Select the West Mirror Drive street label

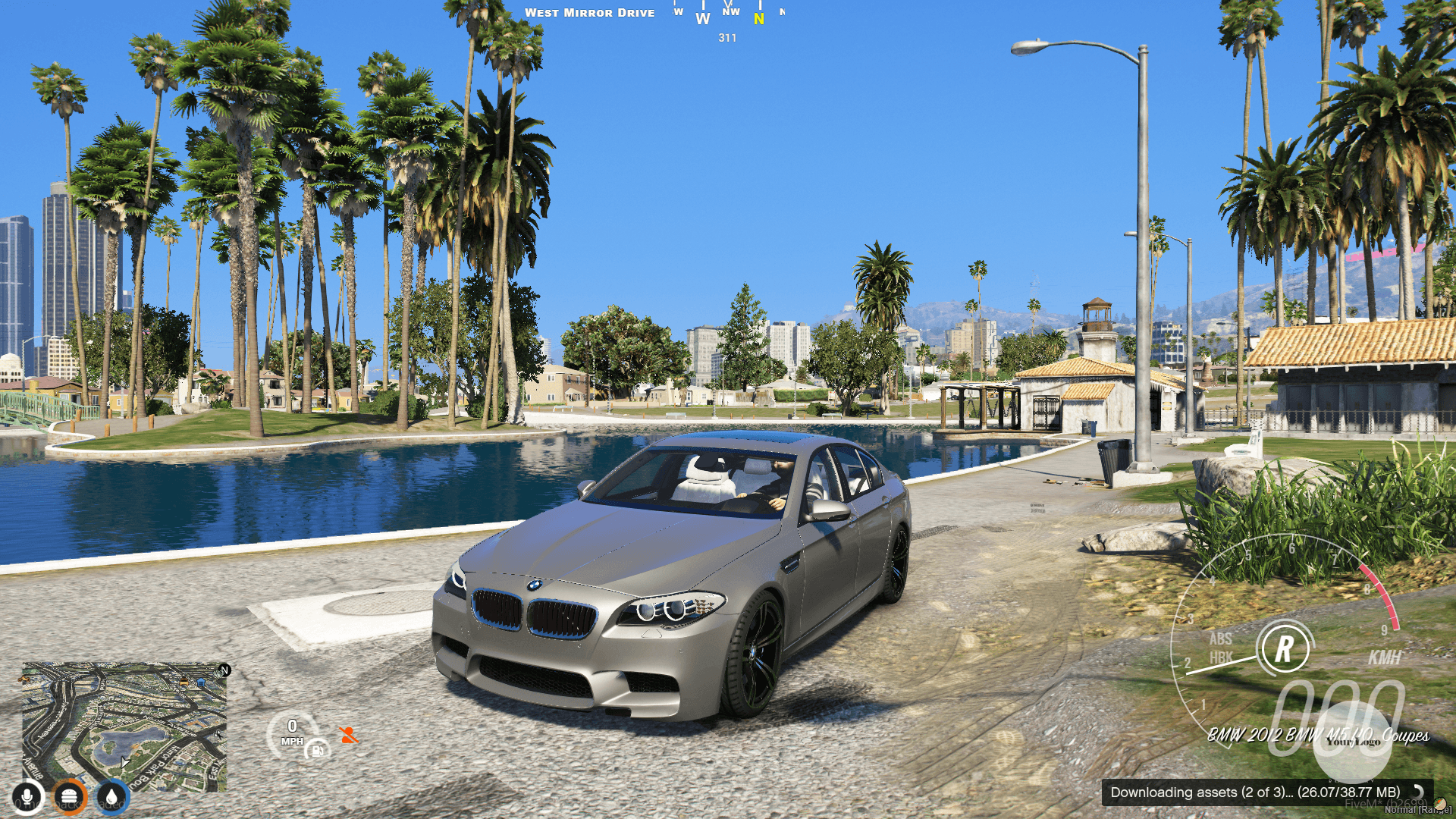[x=591, y=12]
